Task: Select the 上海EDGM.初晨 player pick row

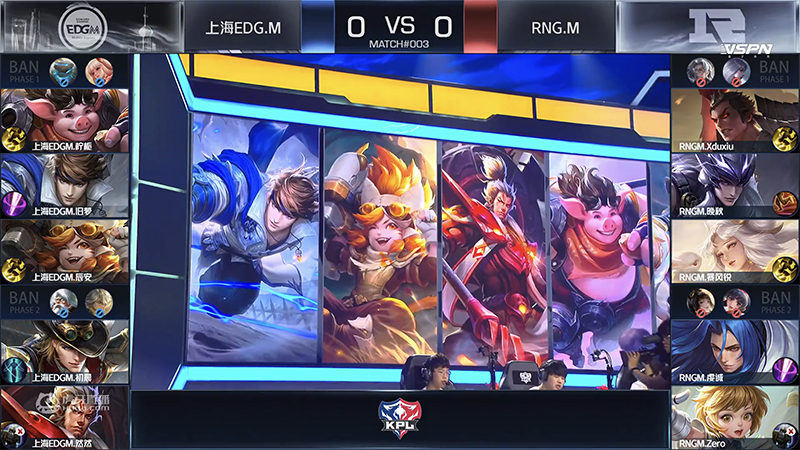Action: tap(65, 352)
